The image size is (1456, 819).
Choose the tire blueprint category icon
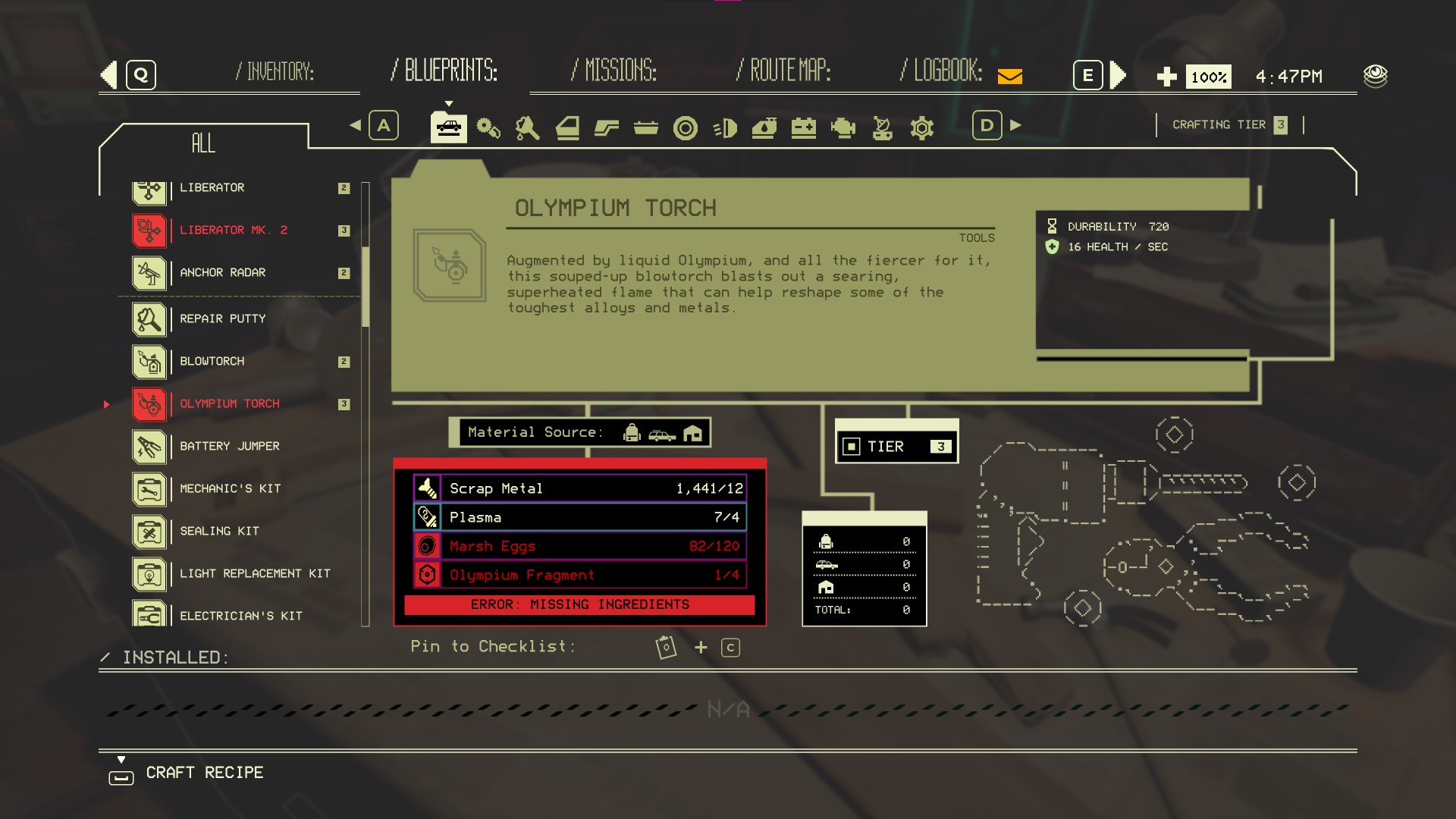685,128
